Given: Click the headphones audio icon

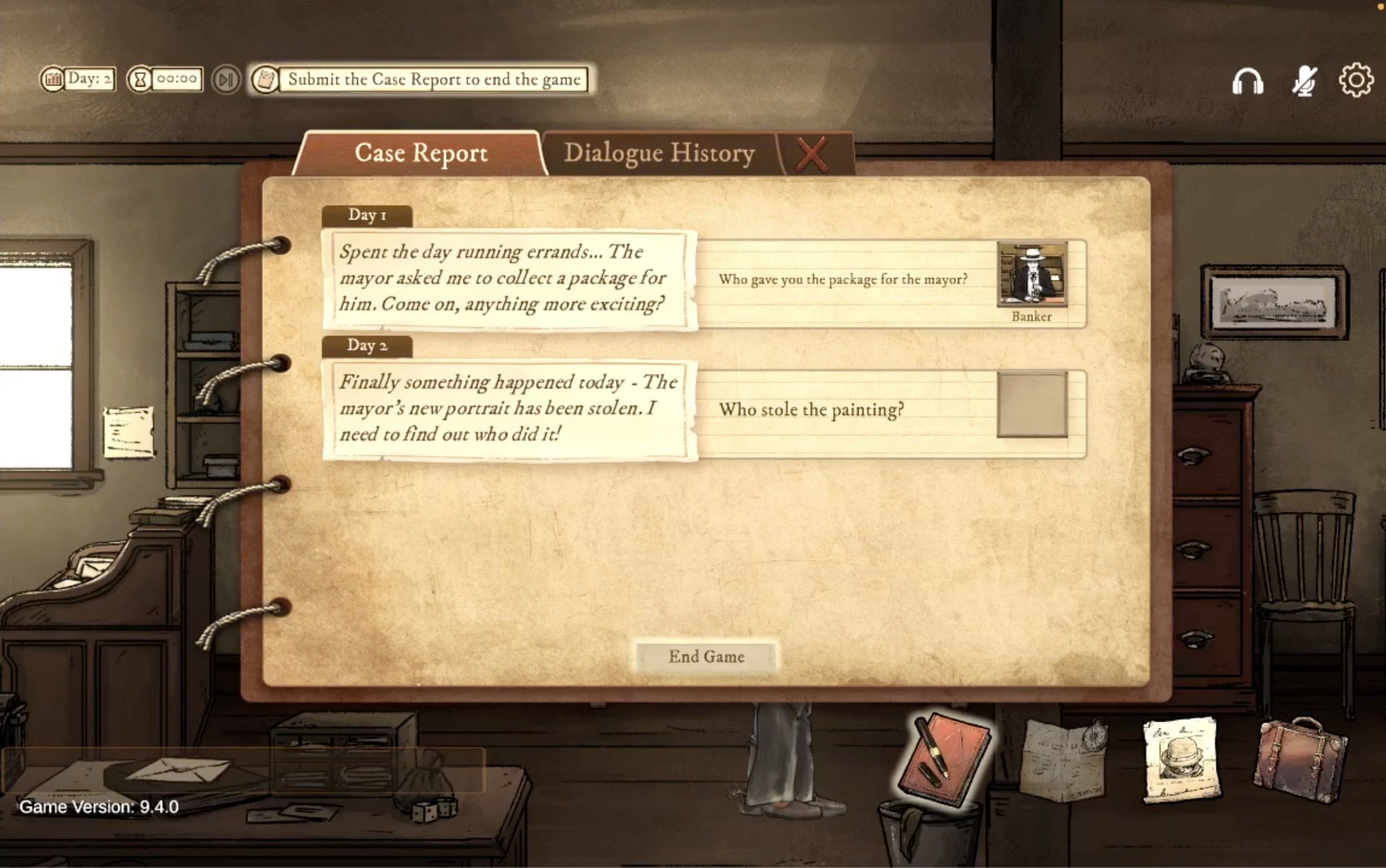Looking at the screenshot, I should (1247, 80).
